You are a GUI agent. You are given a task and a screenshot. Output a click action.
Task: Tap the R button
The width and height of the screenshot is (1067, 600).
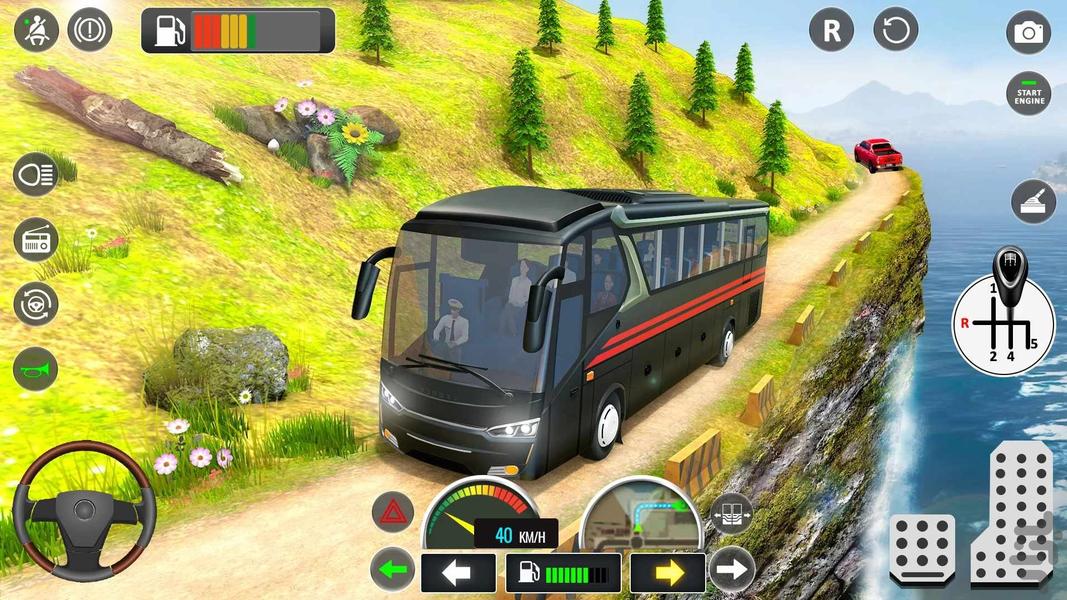[x=832, y=30]
